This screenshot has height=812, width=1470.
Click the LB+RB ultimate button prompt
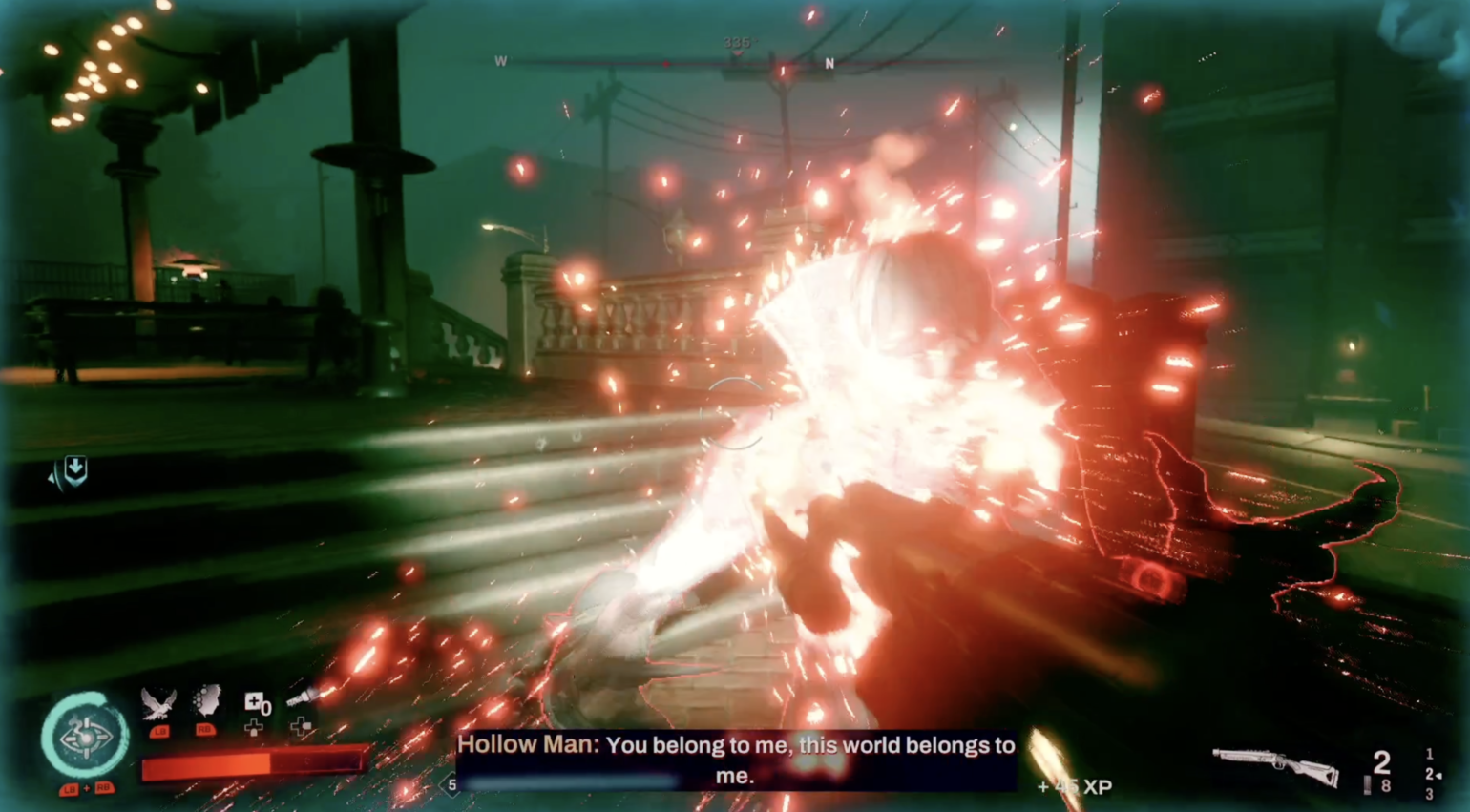click(x=89, y=789)
